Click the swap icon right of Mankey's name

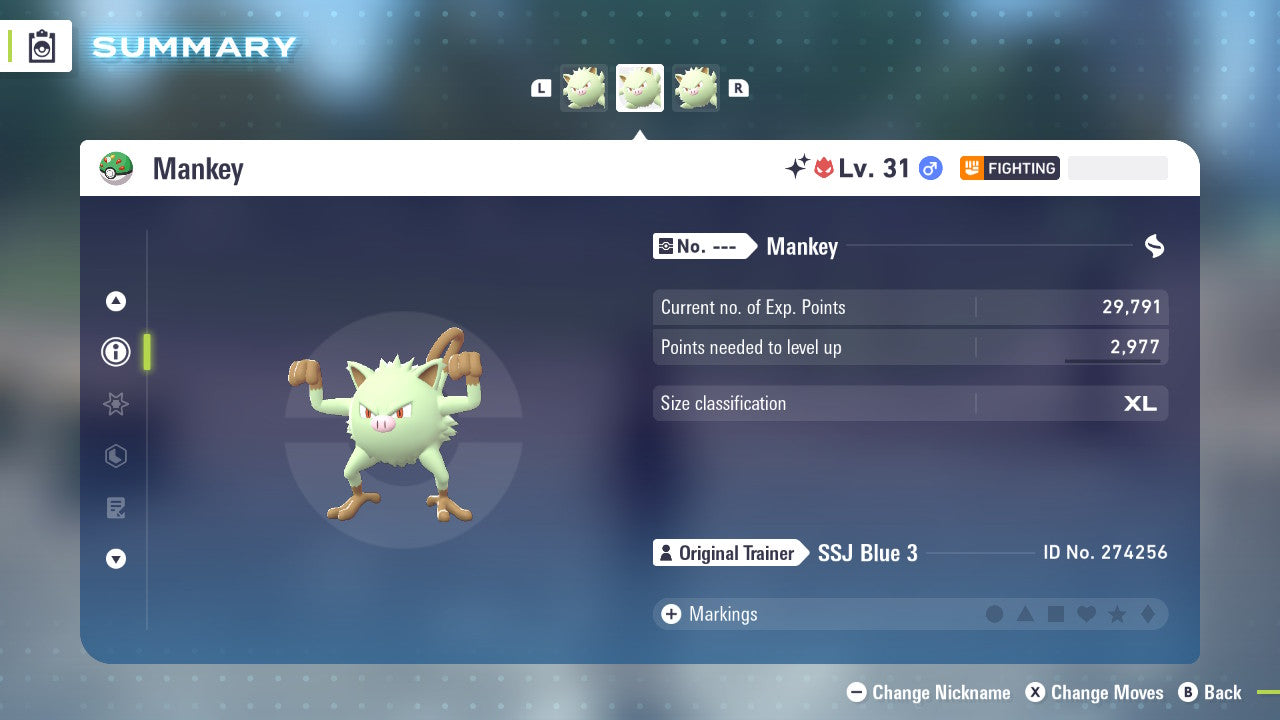pos(1154,246)
